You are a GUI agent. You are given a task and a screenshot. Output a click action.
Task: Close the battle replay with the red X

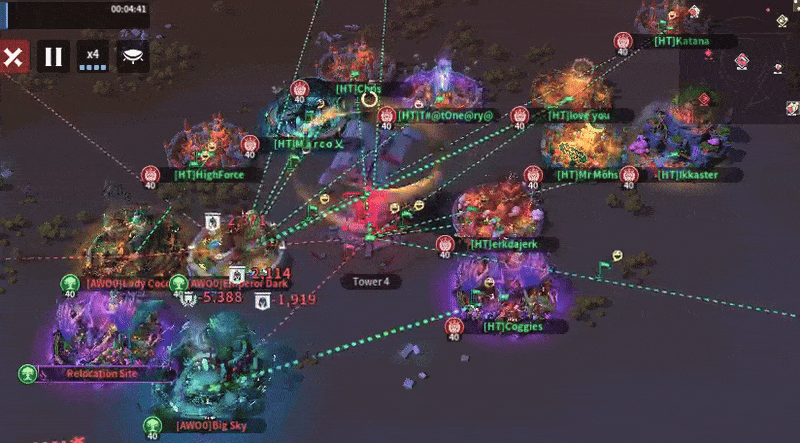point(13,57)
